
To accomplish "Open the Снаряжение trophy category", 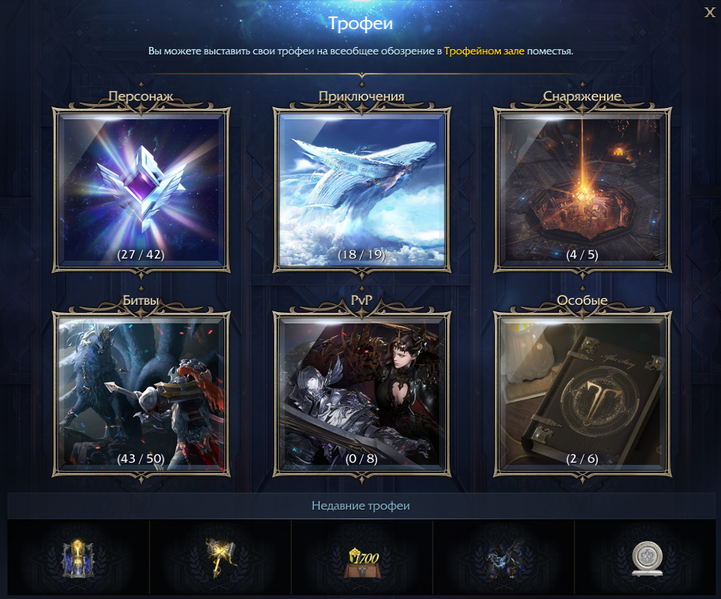I will (582, 189).
